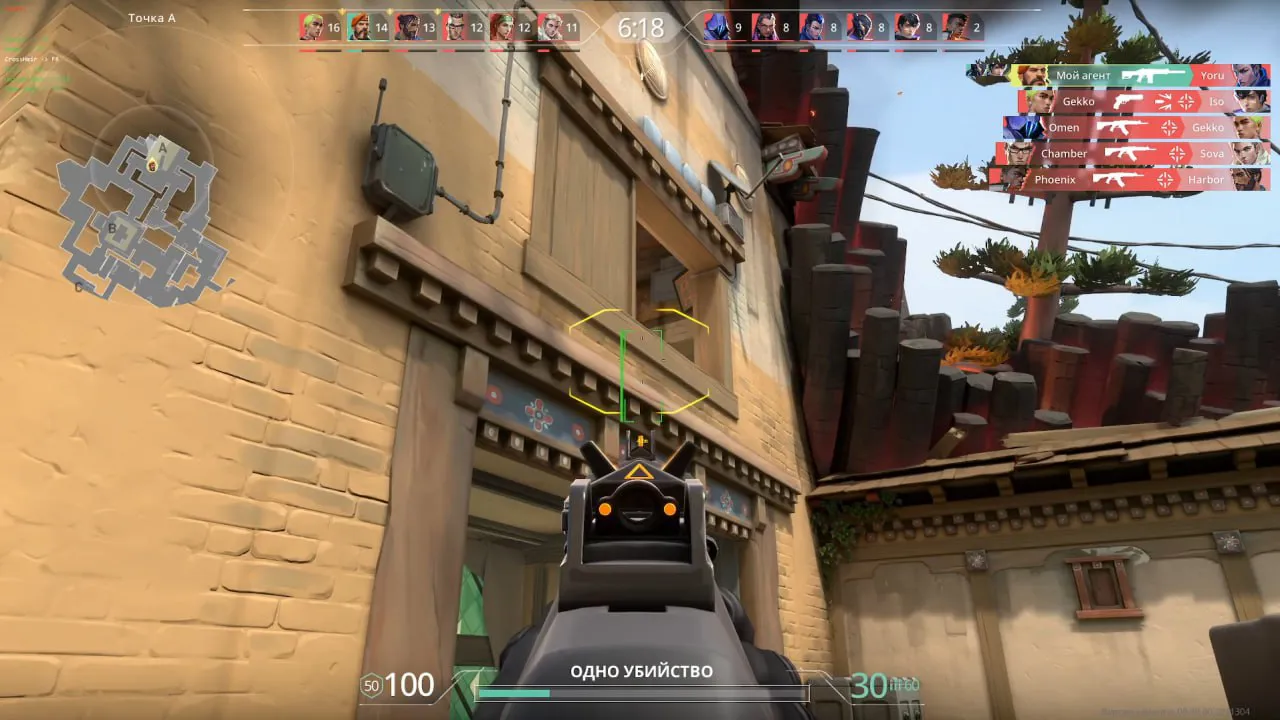1280x720 pixels.
Task: Click Iso's portrait in the second kill feed row
Action: 1251,102
